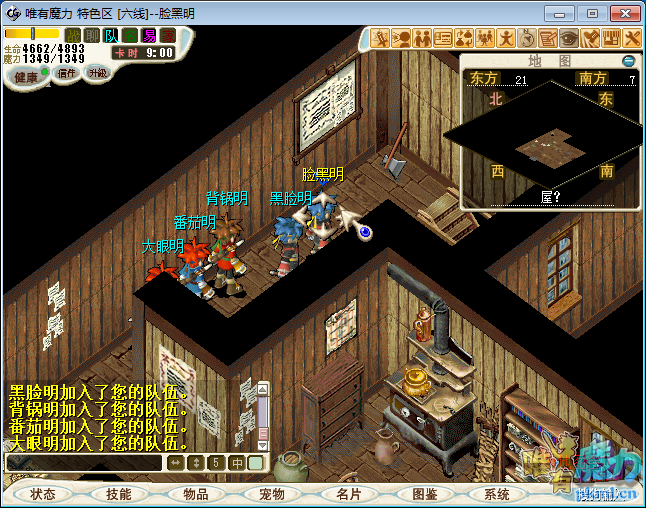Click the 健康 health status button
Viewport: 646px width, 508px height.
(x=26, y=77)
